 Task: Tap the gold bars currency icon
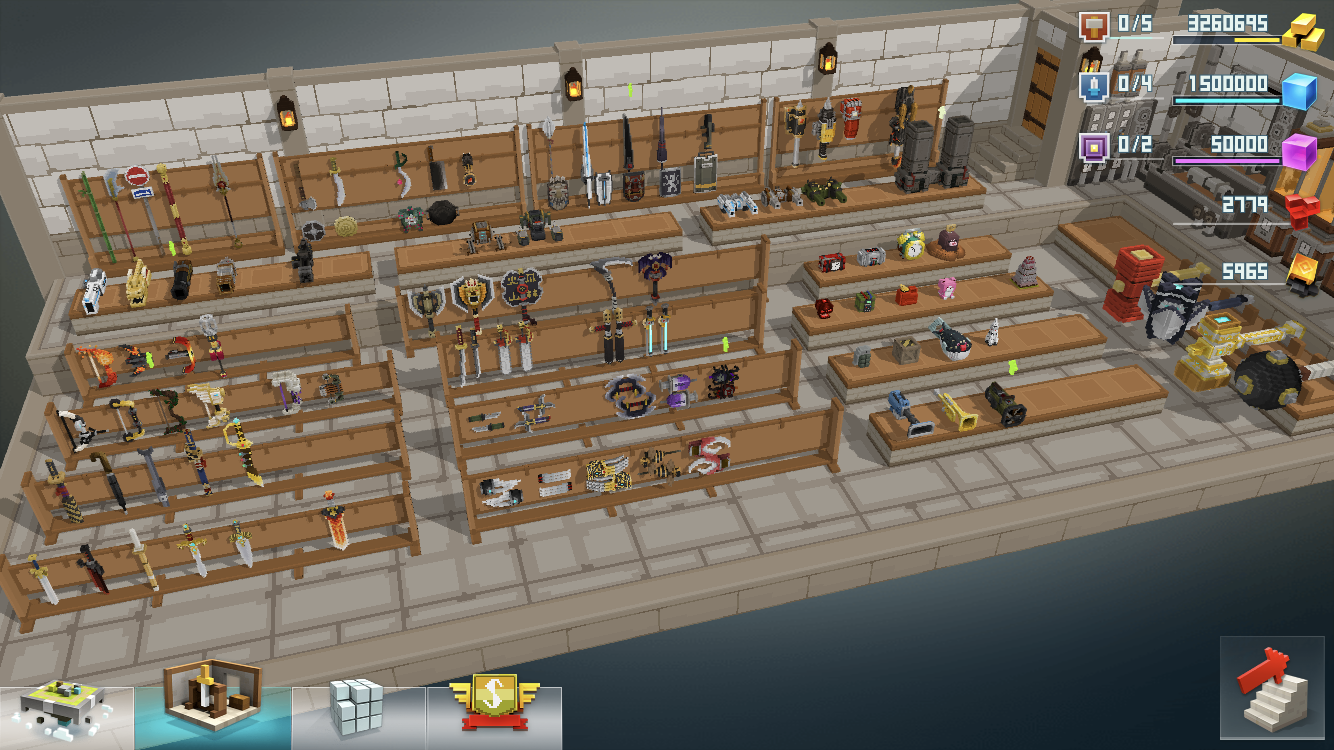[x=1303, y=32]
